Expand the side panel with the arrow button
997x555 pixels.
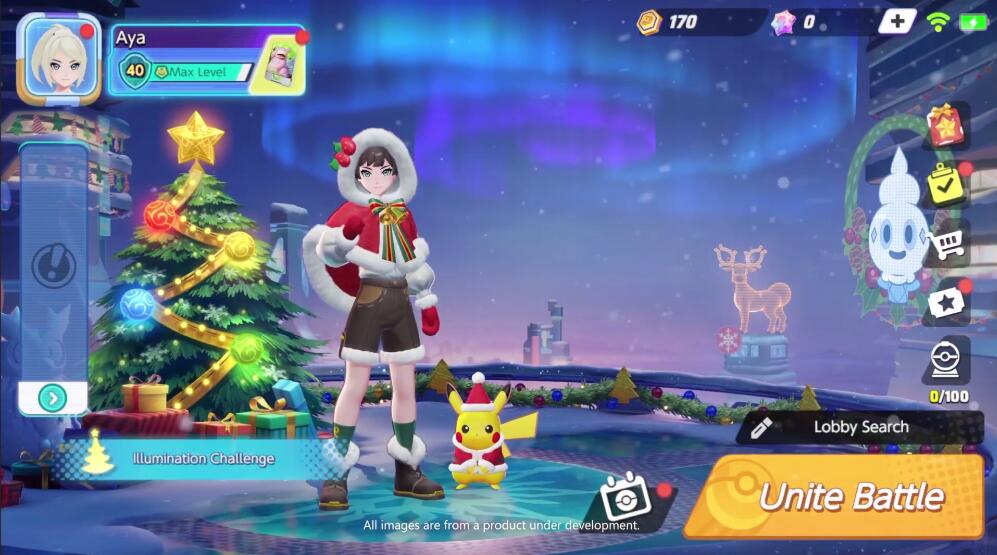[x=52, y=398]
